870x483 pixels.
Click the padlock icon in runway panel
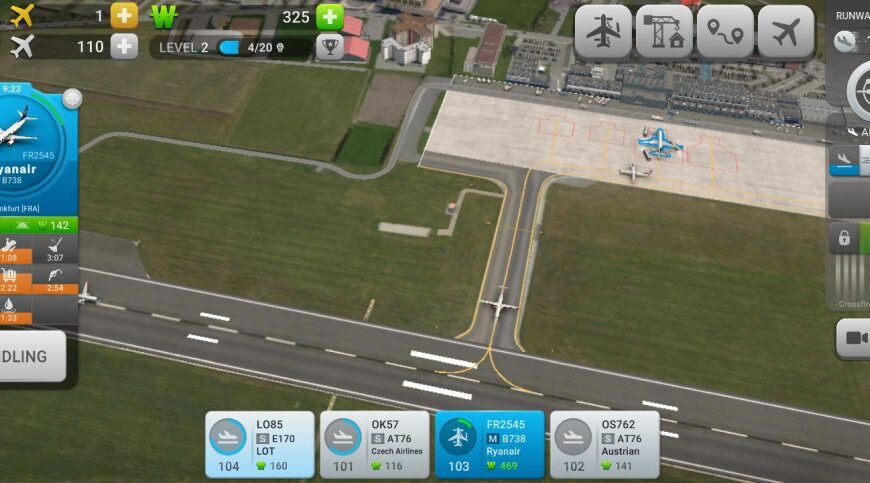(845, 238)
